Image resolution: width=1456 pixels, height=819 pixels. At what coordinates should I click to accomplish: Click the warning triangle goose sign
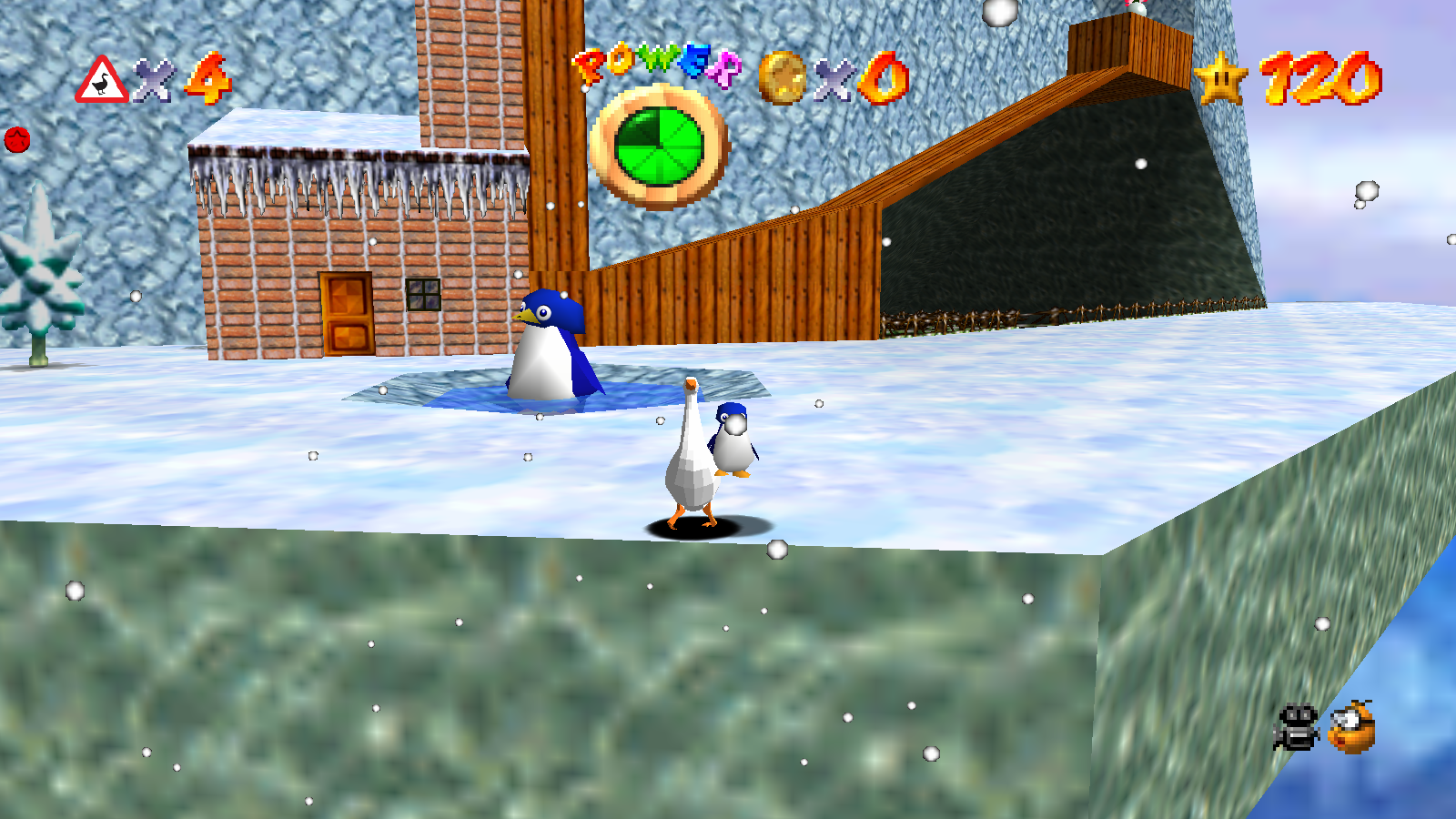tap(103, 82)
